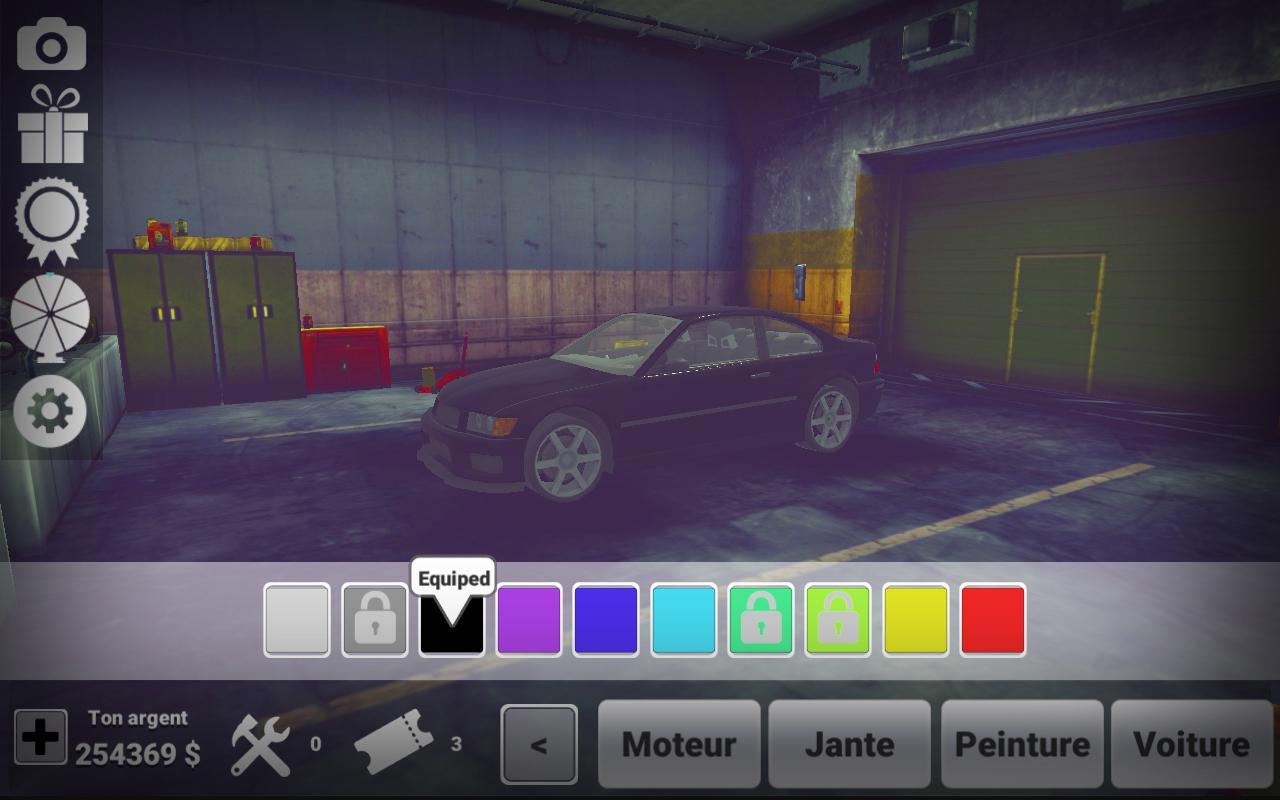Select the red paint swatch

(x=991, y=620)
